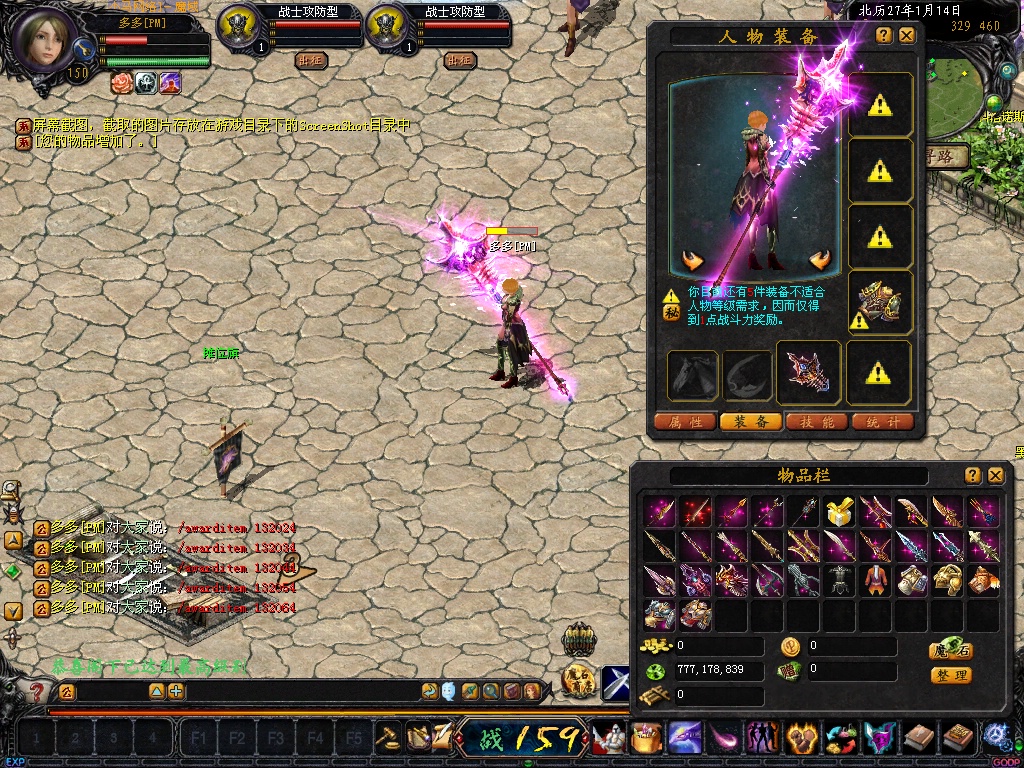Open help for the 物品栏 inventory window
Image resolution: width=1024 pixels, height=768 pixels.
pyautogui.click(x=973, y=475)
